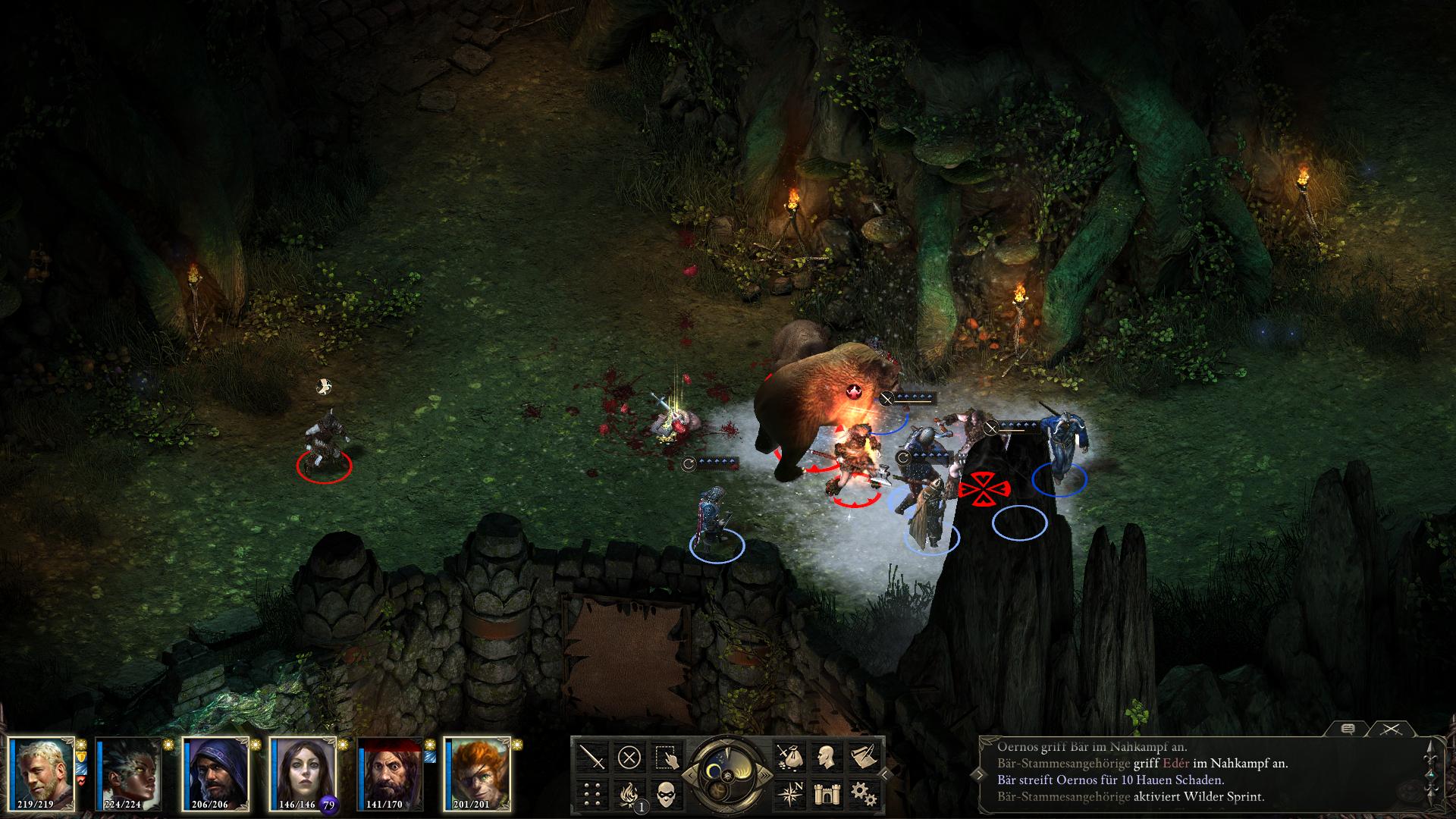Switch to the combat log crossed-swords tab
The image size is (1456, 819).
pos(1389,729)
